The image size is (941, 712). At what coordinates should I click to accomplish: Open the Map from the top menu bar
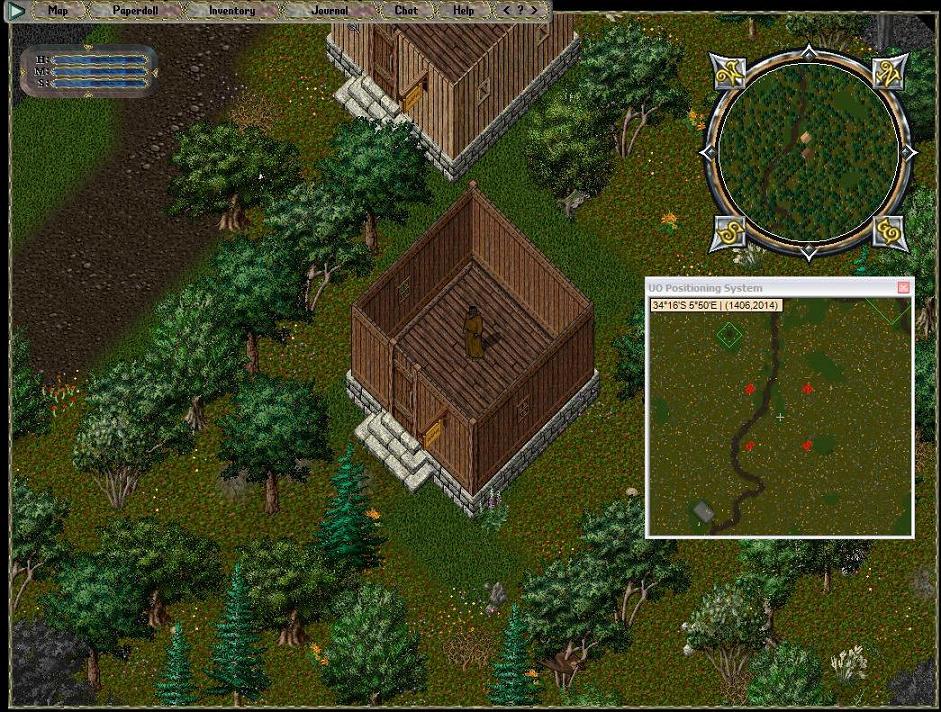click(x=59, y=11)
